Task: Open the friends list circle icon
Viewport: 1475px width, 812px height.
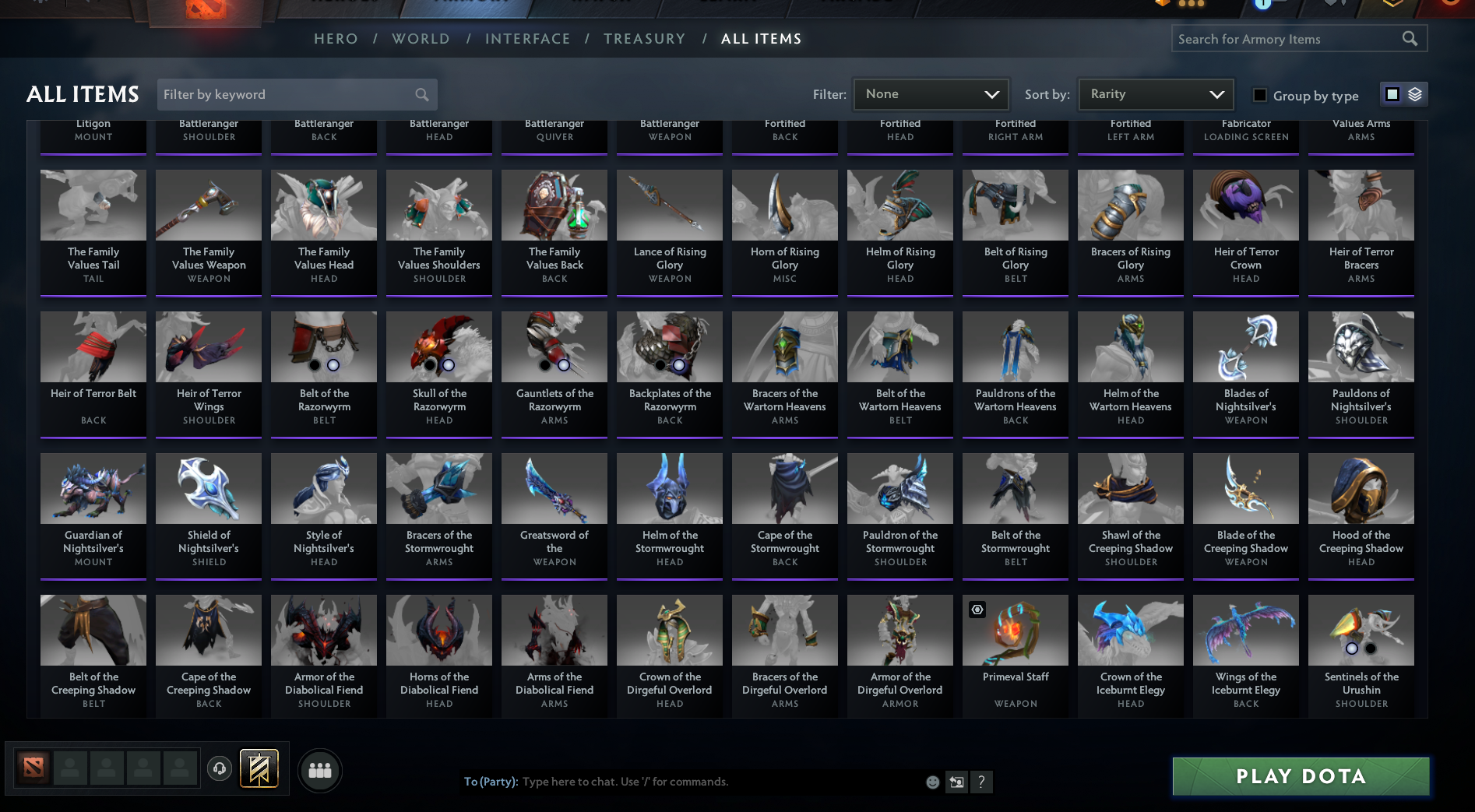Action: tap(319, 770)
